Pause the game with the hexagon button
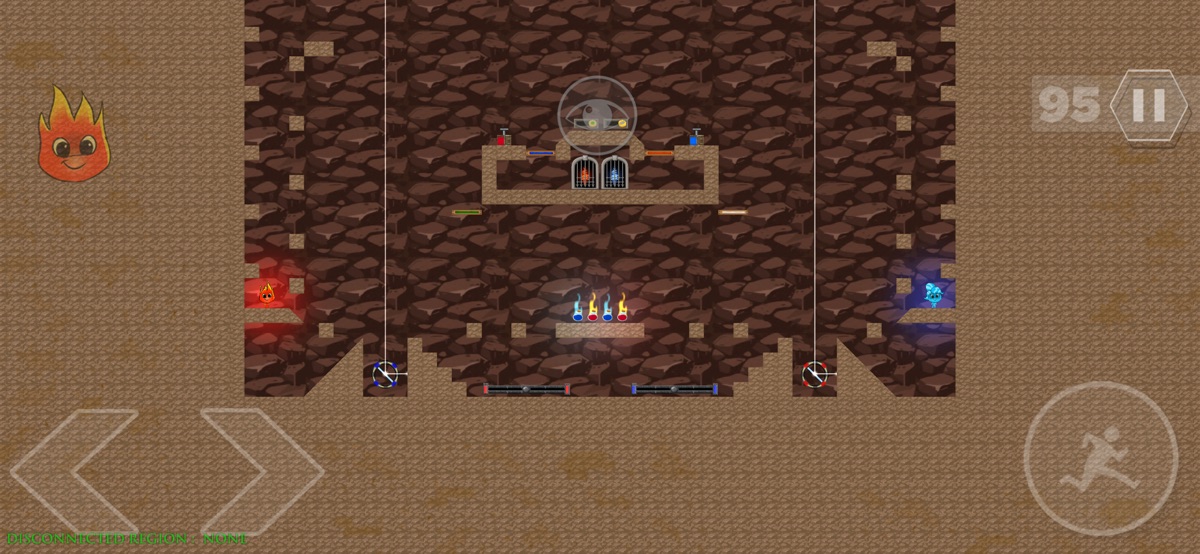Screen dimensions: 1200x554 click(1147, 104)
